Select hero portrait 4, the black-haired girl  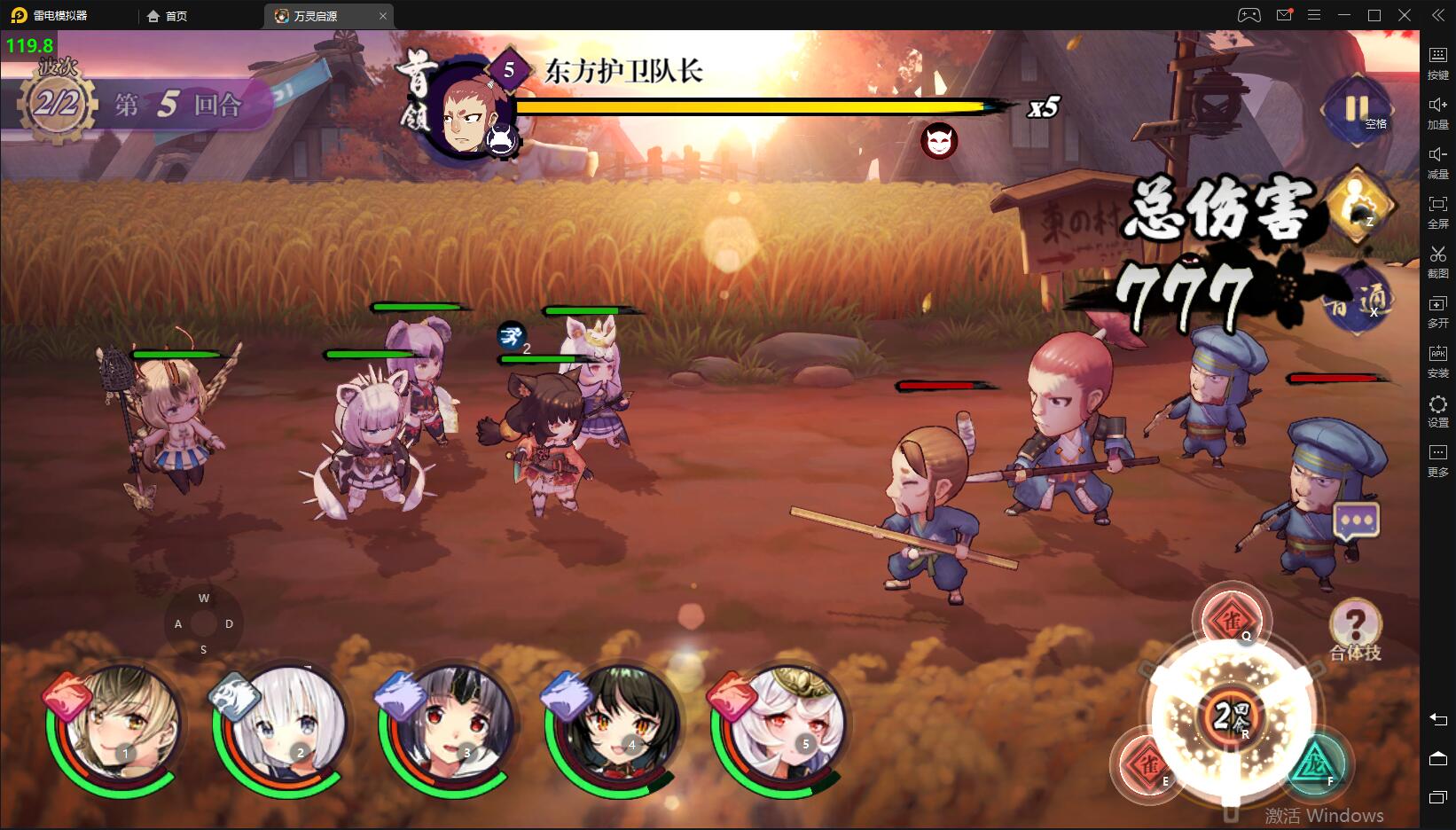pos(615,725)
